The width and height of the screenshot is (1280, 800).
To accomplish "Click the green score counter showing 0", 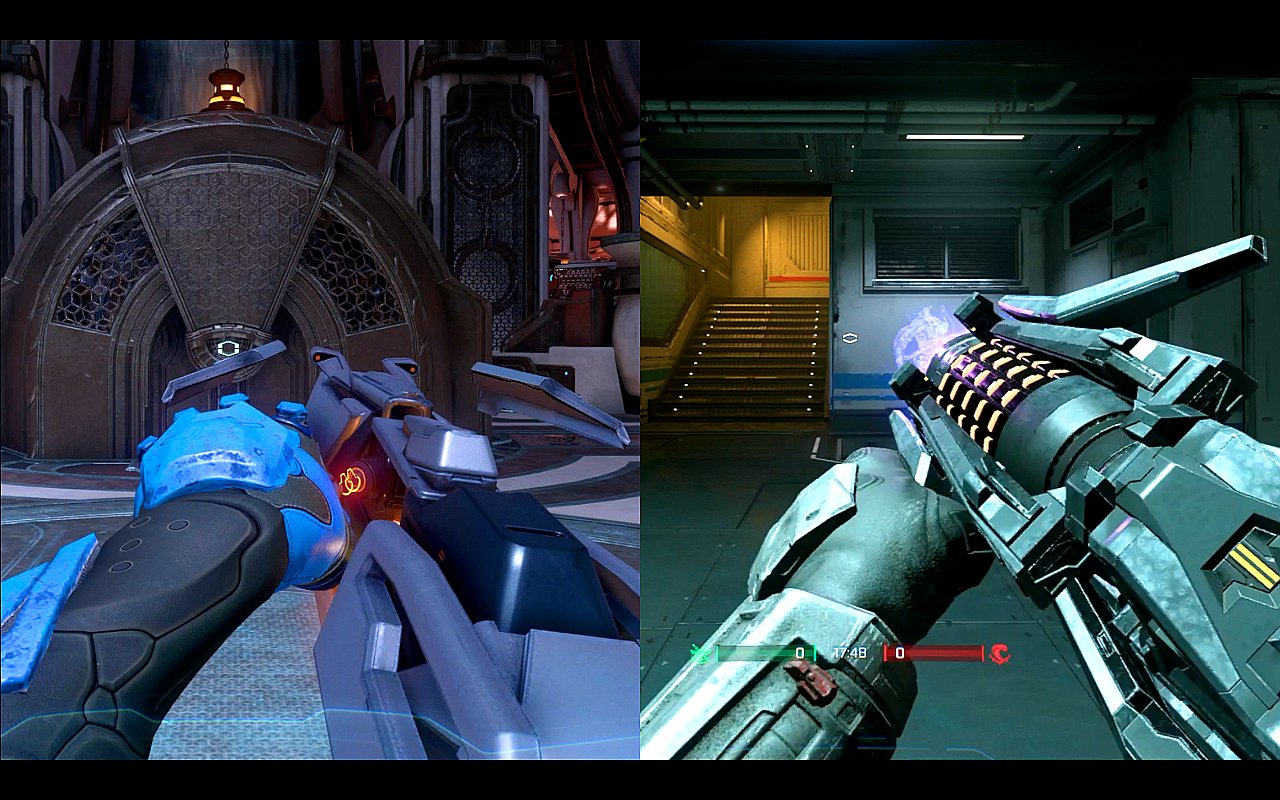I will [799, 652].
